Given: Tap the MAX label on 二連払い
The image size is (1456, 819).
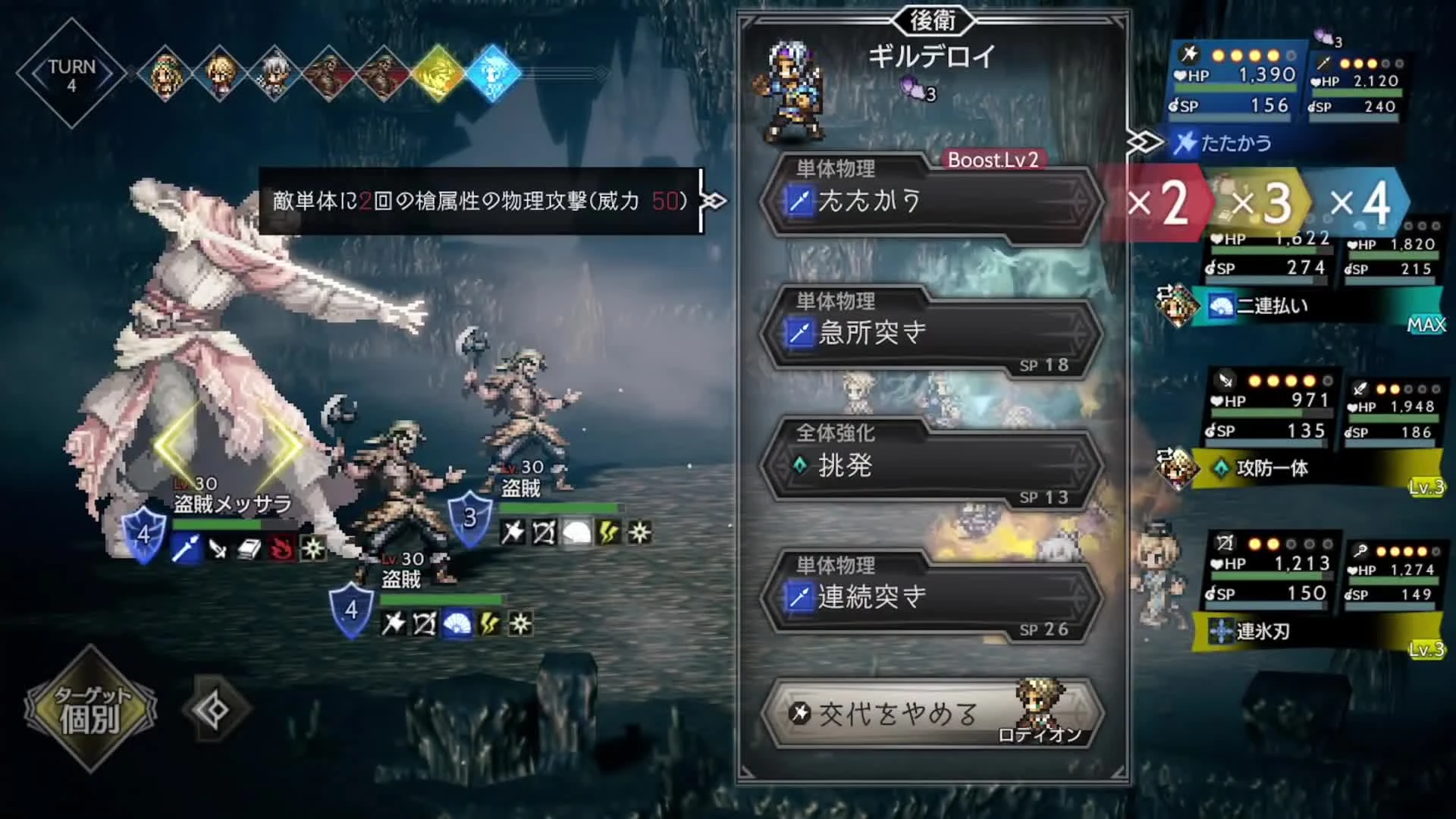Looking at the screenshot, I should [x=1426, y=326].
